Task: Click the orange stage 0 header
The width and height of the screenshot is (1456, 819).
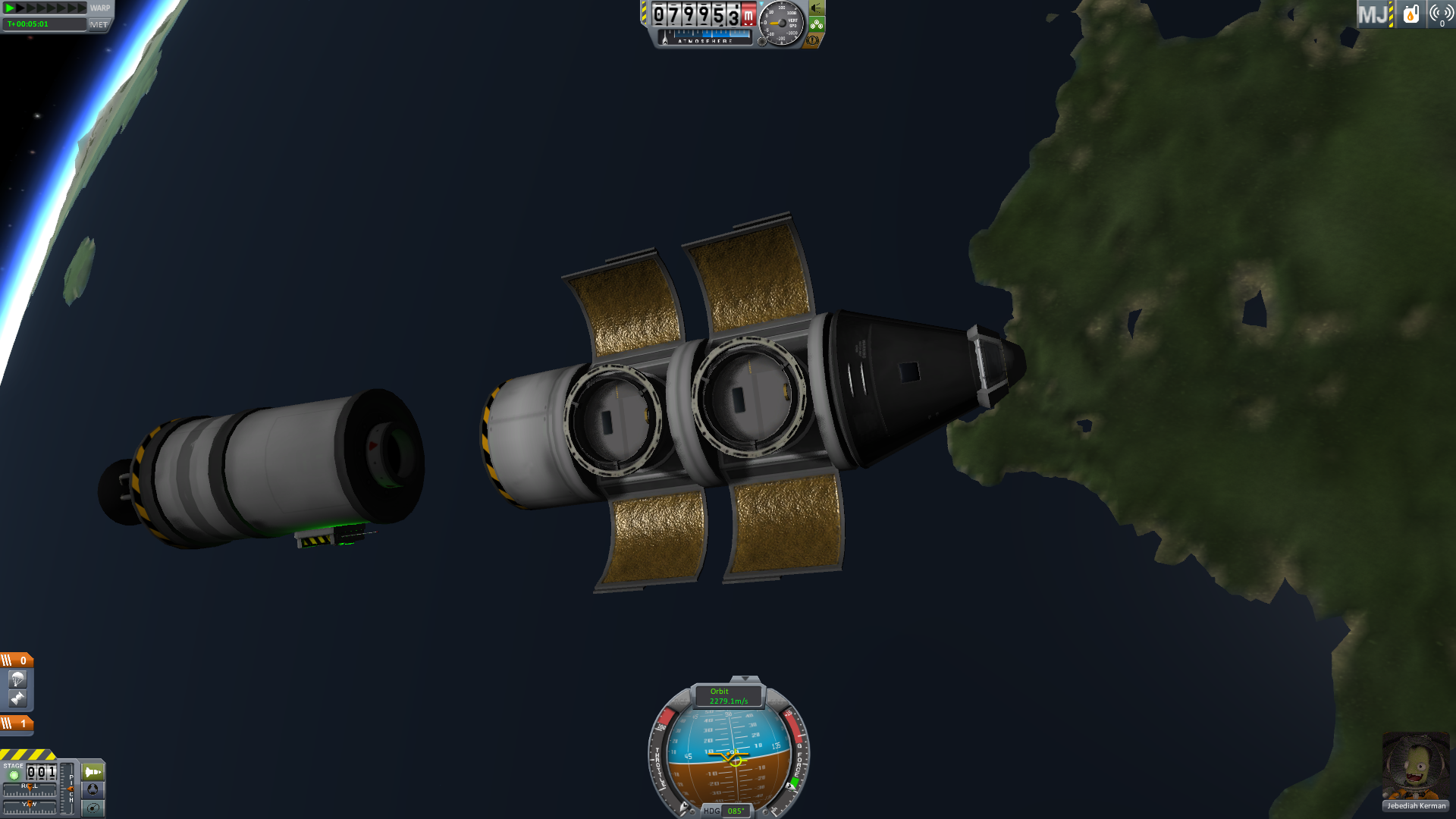Action: pos(17,661)
